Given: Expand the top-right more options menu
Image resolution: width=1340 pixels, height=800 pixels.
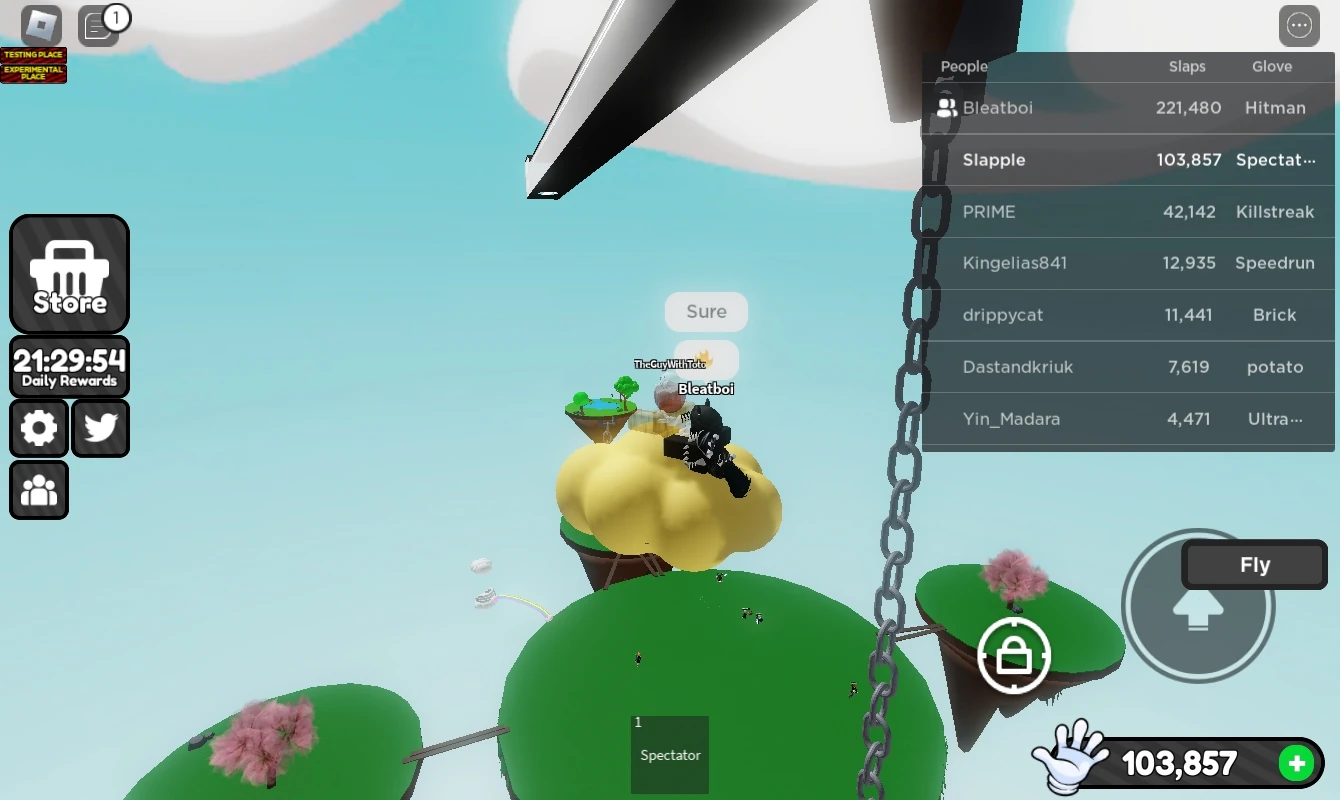Looking at the screenshot, I should tap(1299, 25).
